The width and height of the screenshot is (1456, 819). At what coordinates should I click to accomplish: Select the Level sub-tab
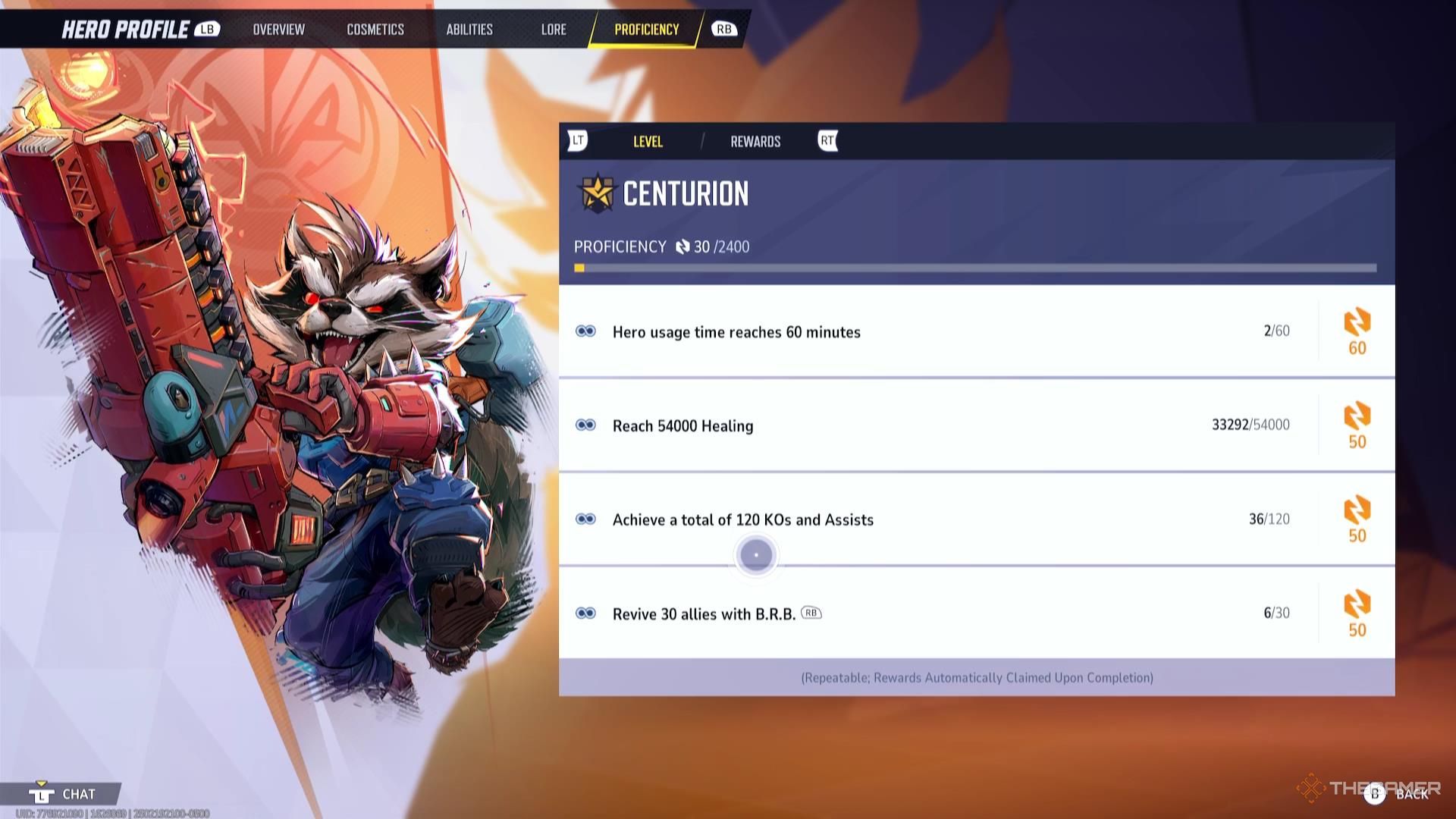click(x=648, y=142)
